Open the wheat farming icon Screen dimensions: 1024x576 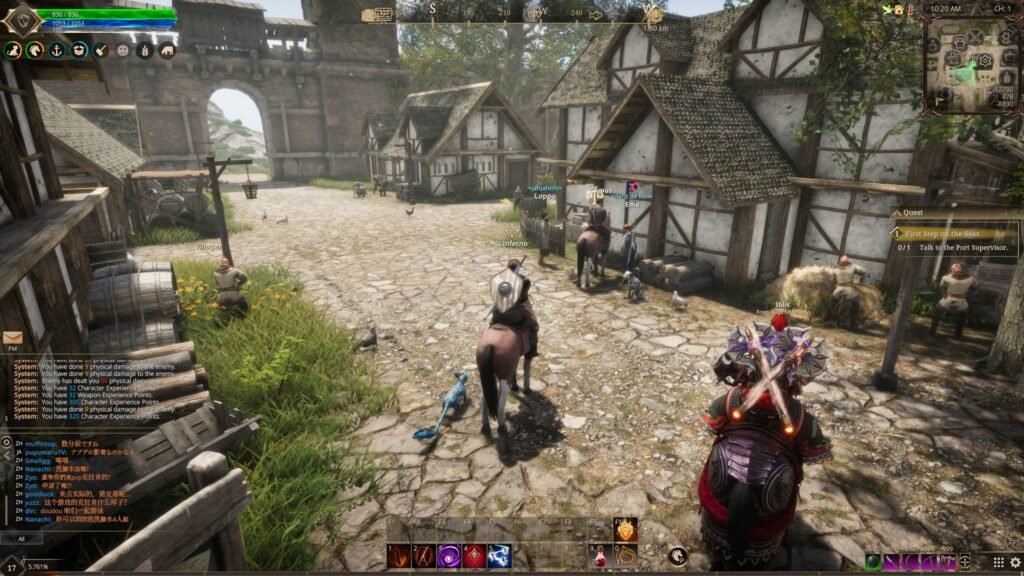pos(145,49)
